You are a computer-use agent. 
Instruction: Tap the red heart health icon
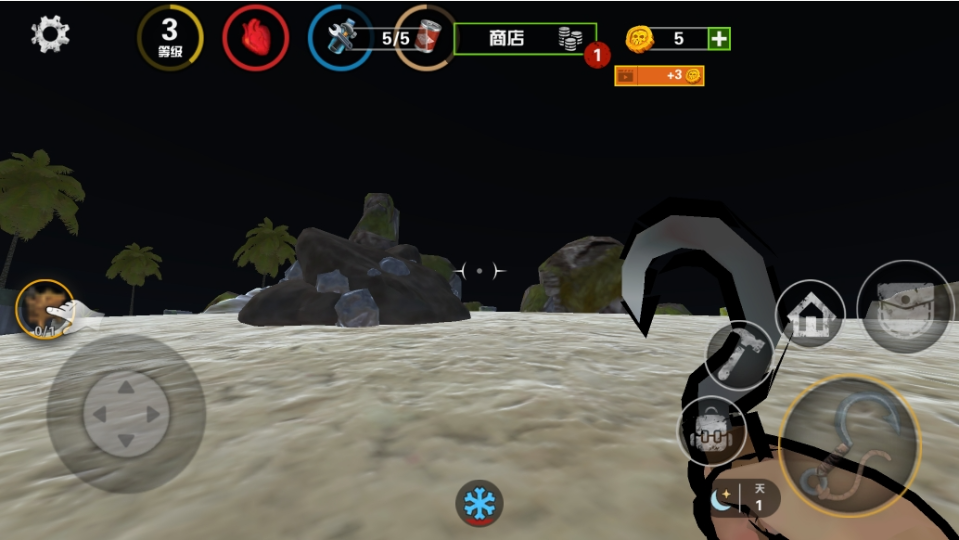(x=256, y=38)
